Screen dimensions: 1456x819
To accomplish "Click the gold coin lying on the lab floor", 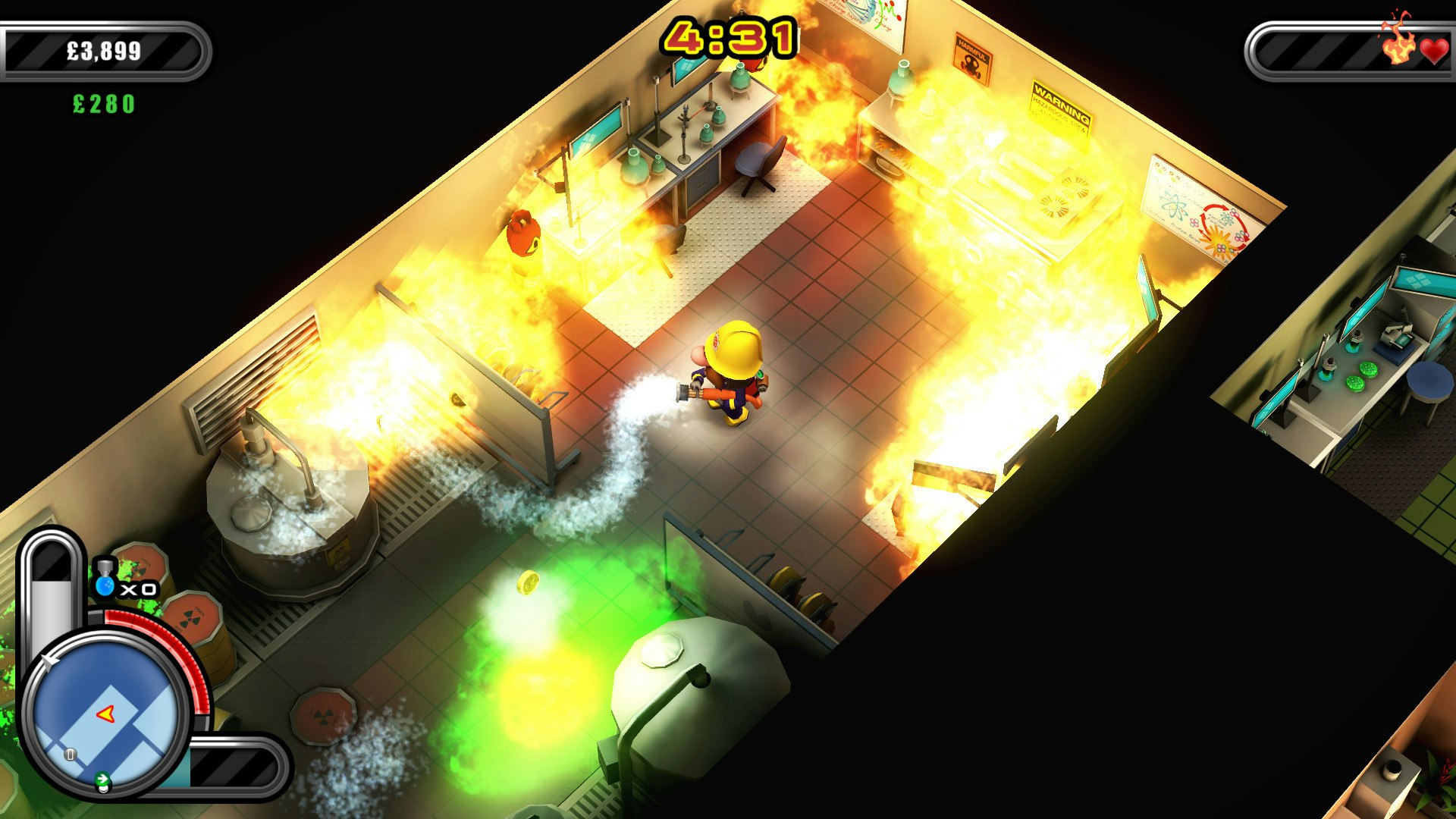I will click(x=529, y=582).
